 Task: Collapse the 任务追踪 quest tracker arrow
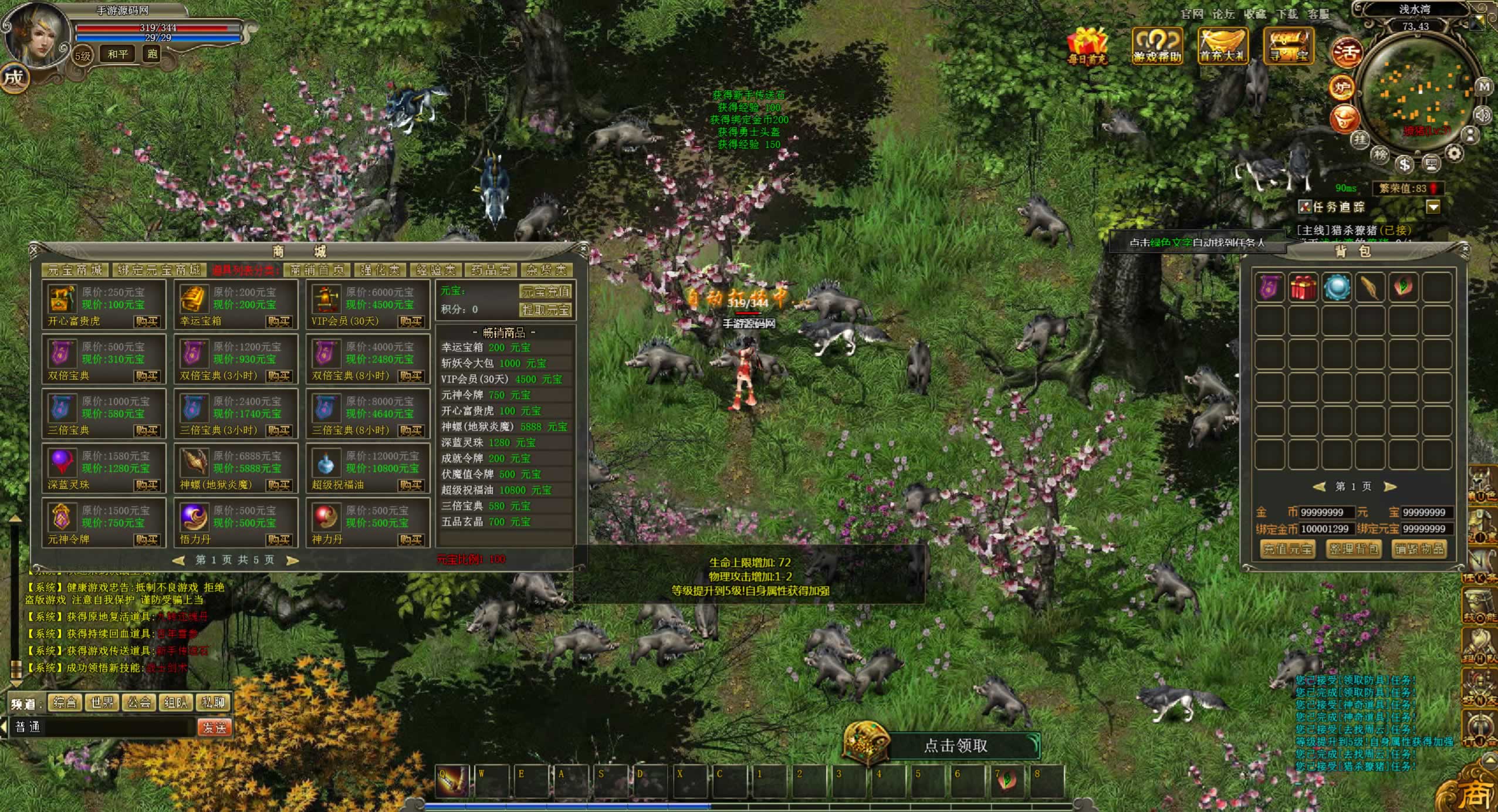[x=1433, y=207]
